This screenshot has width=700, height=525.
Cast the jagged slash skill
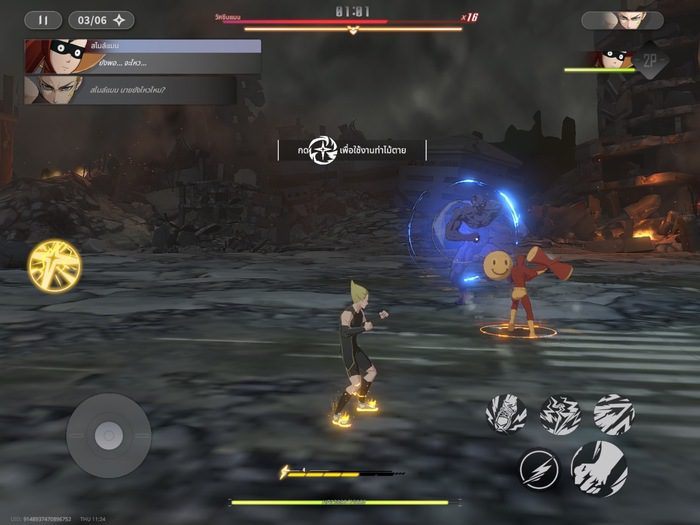tap(613, 414)
